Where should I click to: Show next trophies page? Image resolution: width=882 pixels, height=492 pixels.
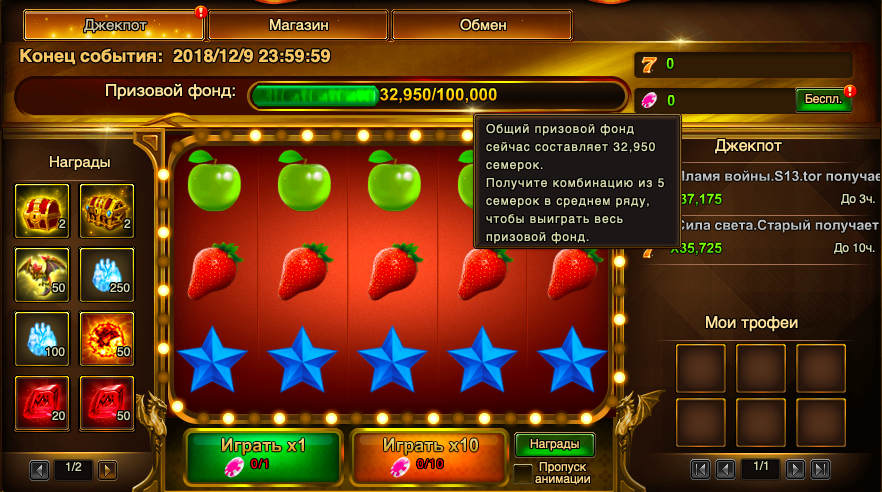coord(795,468)
